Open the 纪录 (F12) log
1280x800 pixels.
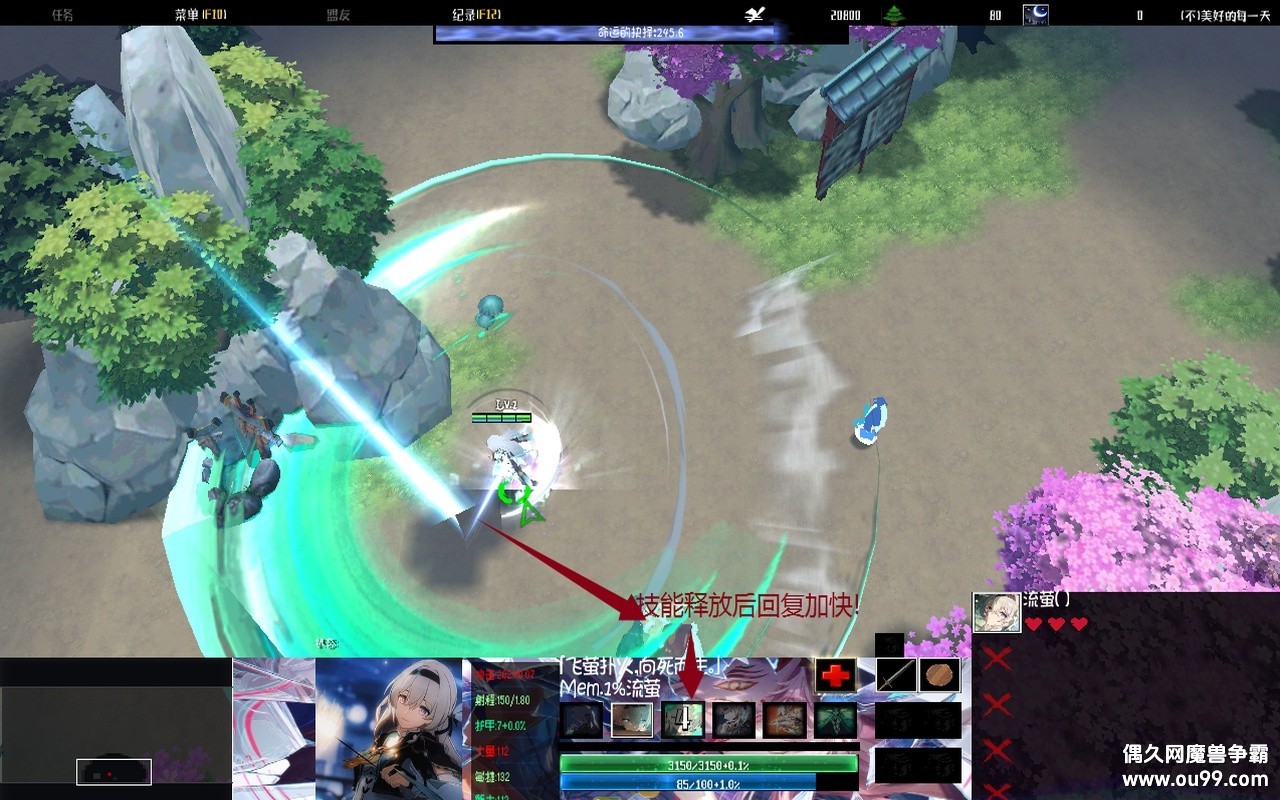point(476,15)
